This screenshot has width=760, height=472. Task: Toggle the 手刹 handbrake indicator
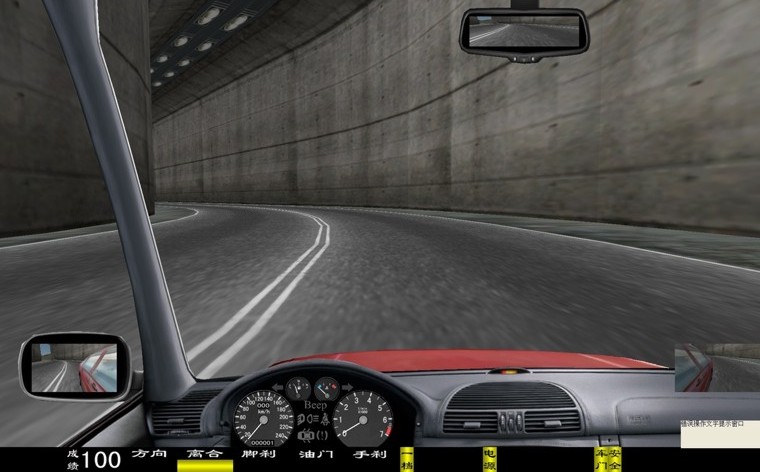[x=370, y=455]
